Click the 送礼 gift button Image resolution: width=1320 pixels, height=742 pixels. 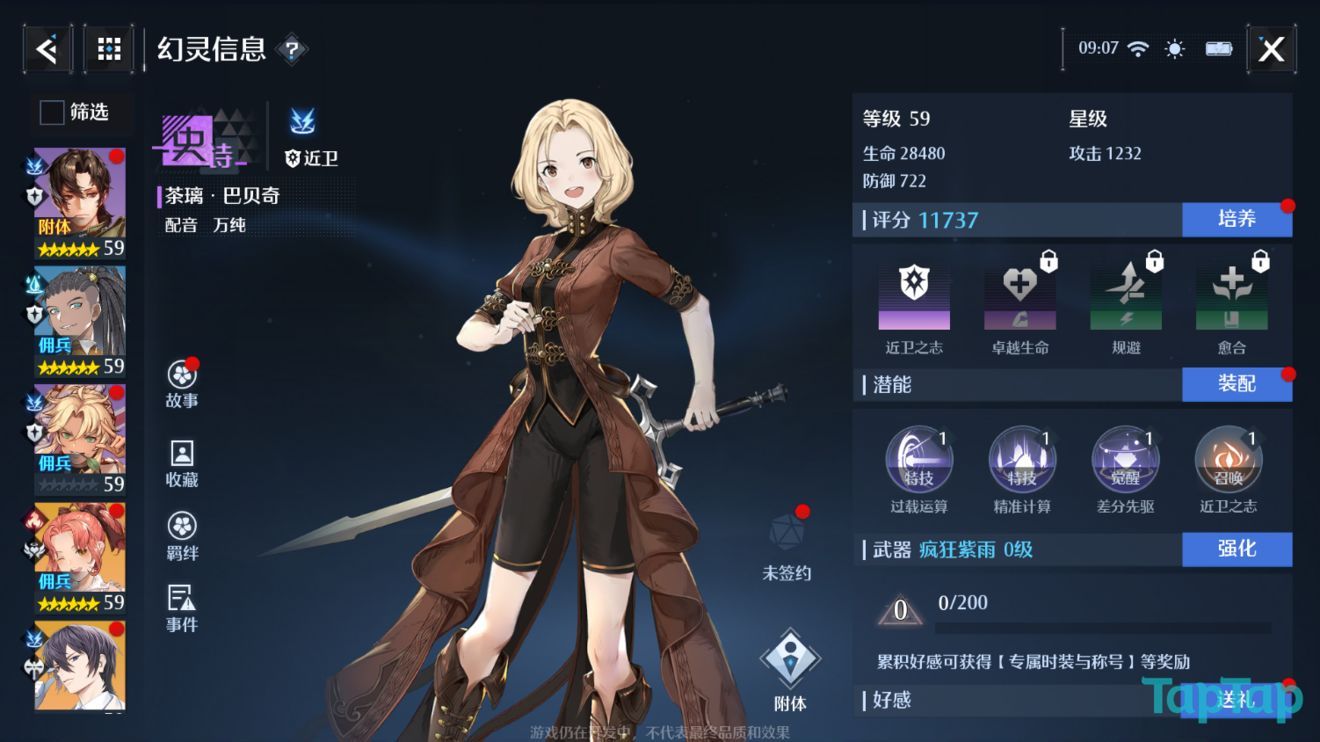pos(1237,700)
